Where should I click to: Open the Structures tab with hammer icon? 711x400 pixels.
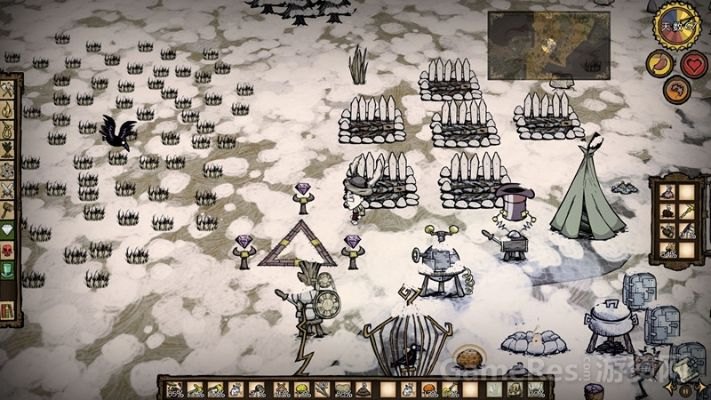(x=8, y=209)
